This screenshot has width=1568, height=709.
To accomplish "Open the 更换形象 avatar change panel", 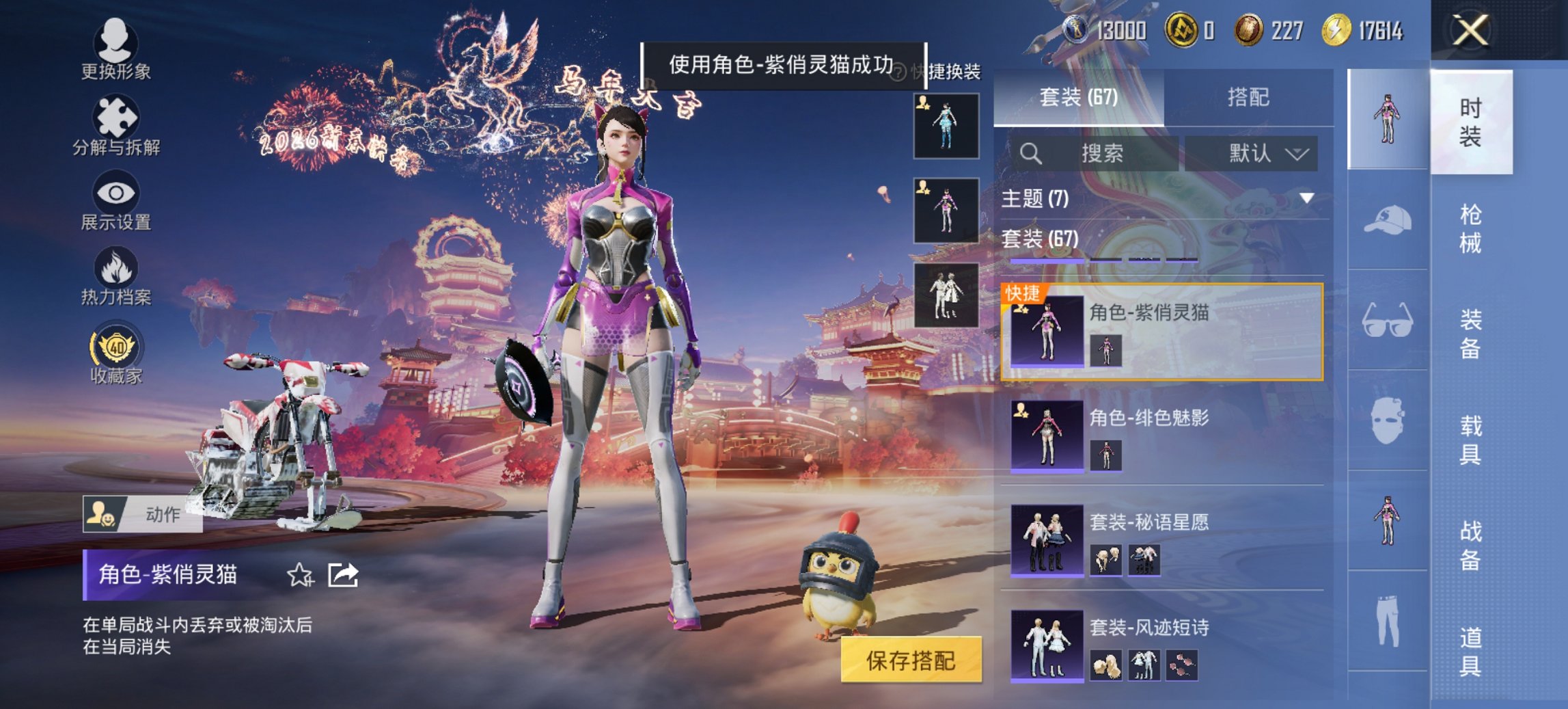I will tap(116, 51).
